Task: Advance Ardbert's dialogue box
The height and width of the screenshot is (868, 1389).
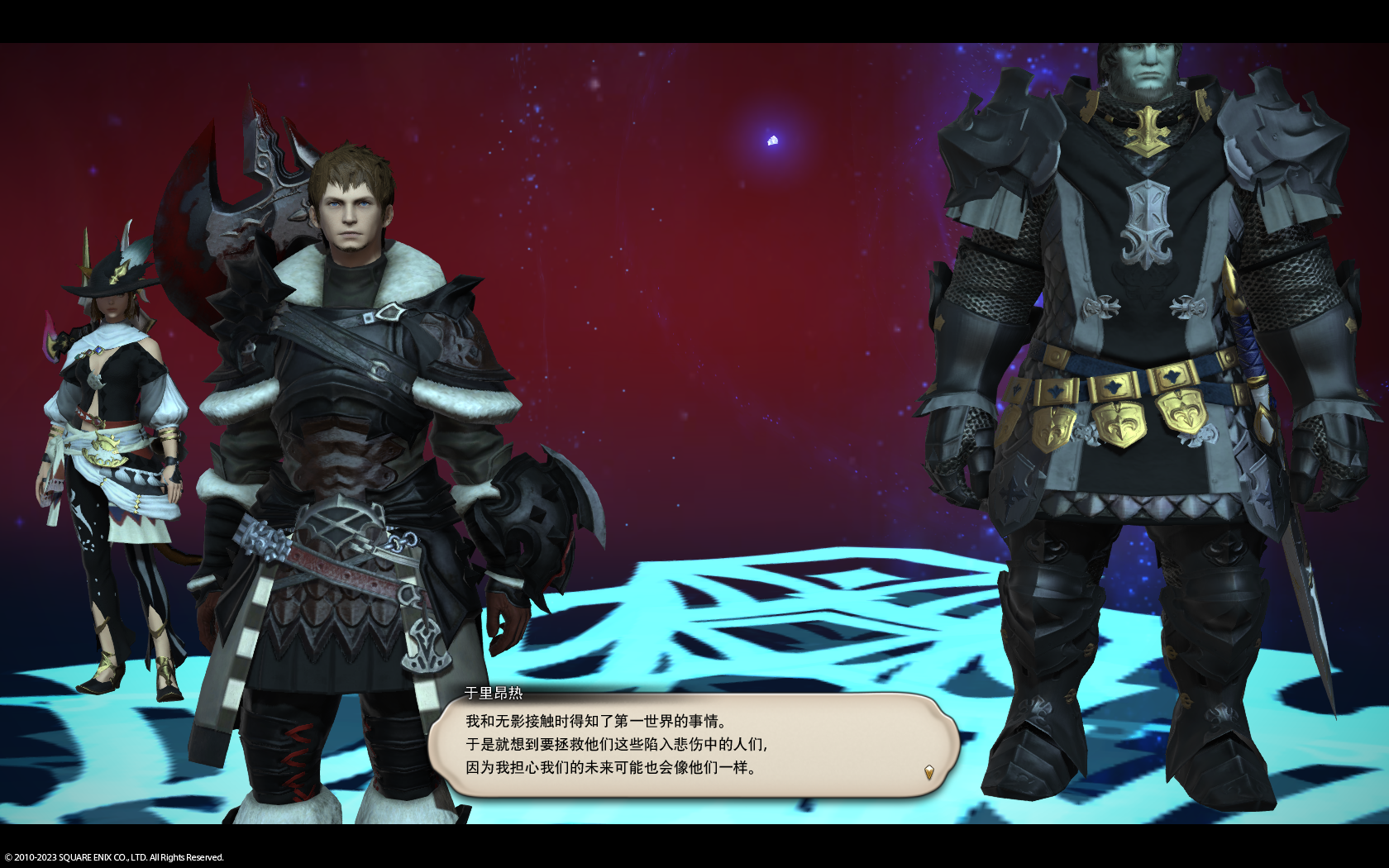Action: 693,745
